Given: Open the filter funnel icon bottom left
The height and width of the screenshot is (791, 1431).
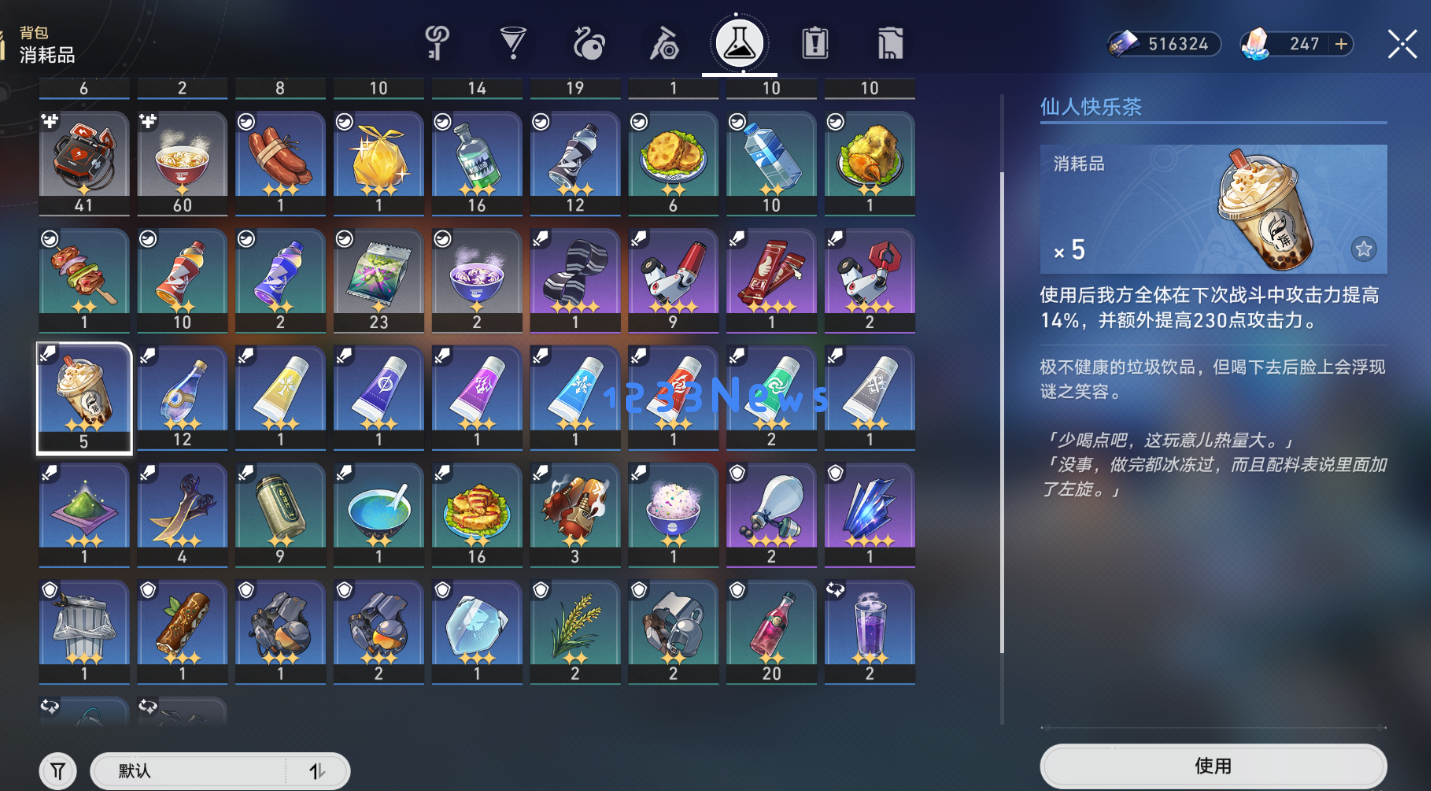Looking at the screenshot, I should [57, 770].
